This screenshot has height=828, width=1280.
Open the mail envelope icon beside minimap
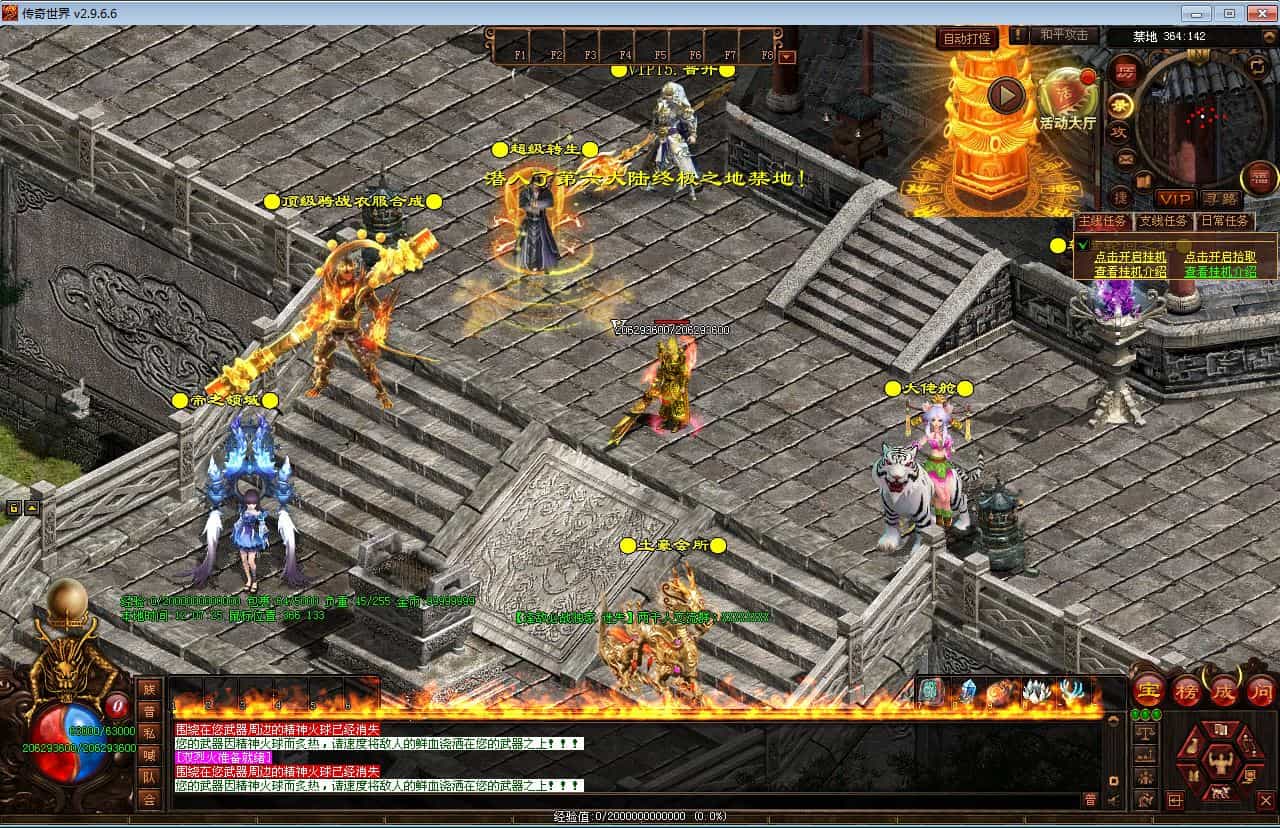(x=1126, y=158)
